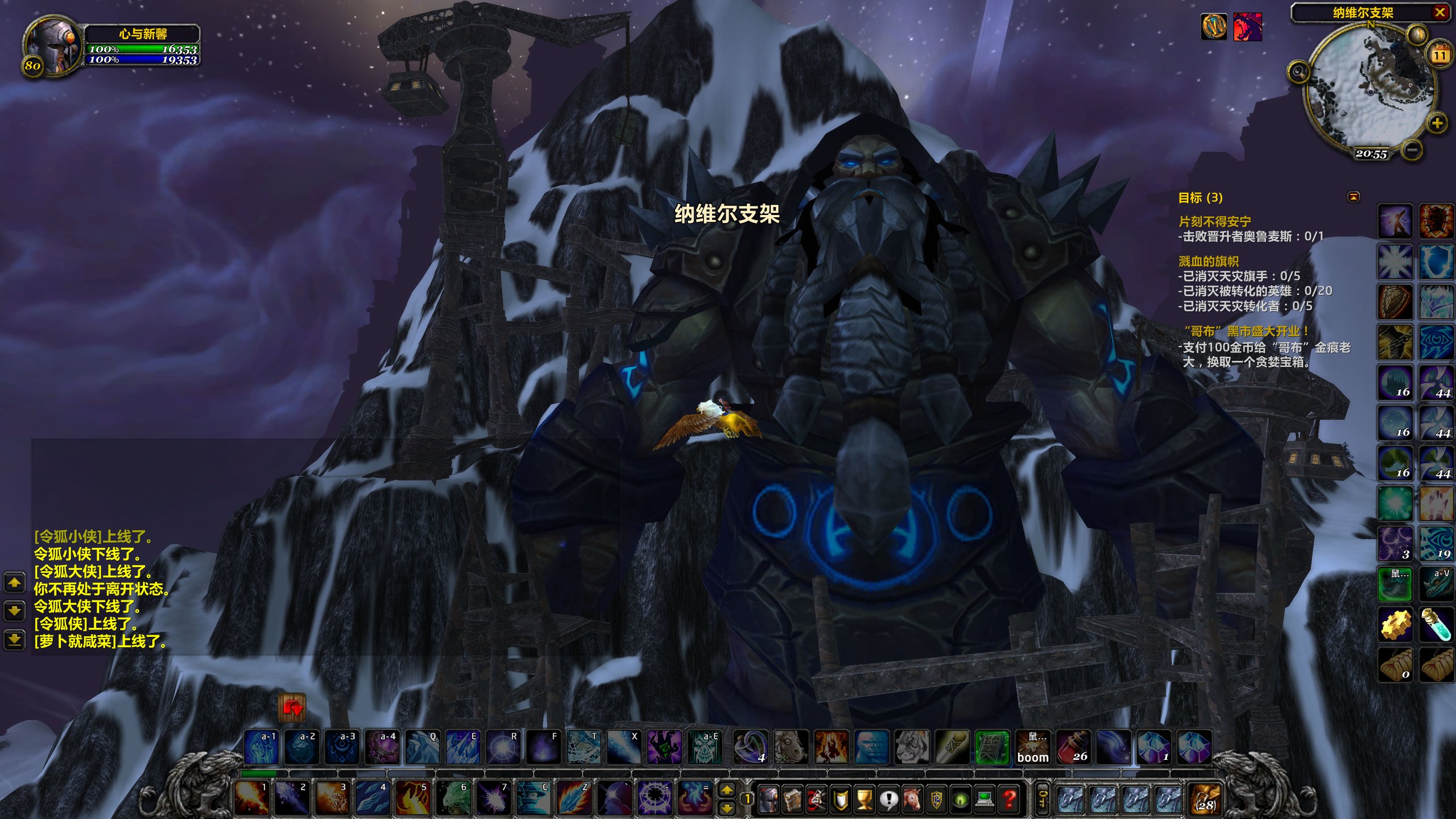Viewport: 1456px width, 819px height.
Task: Zoom in the minimap with plus button
Action: click(x=1437, y=123)
